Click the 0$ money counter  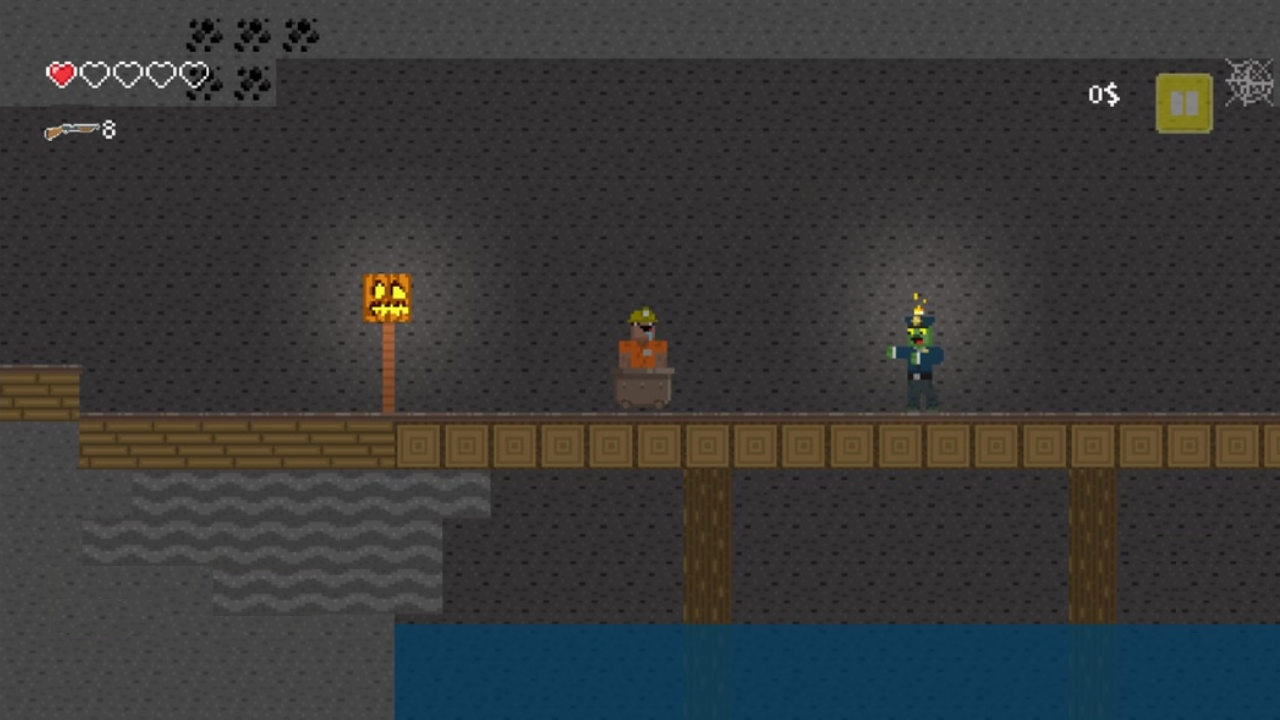pyautogui.click(x=1103, y=95)
